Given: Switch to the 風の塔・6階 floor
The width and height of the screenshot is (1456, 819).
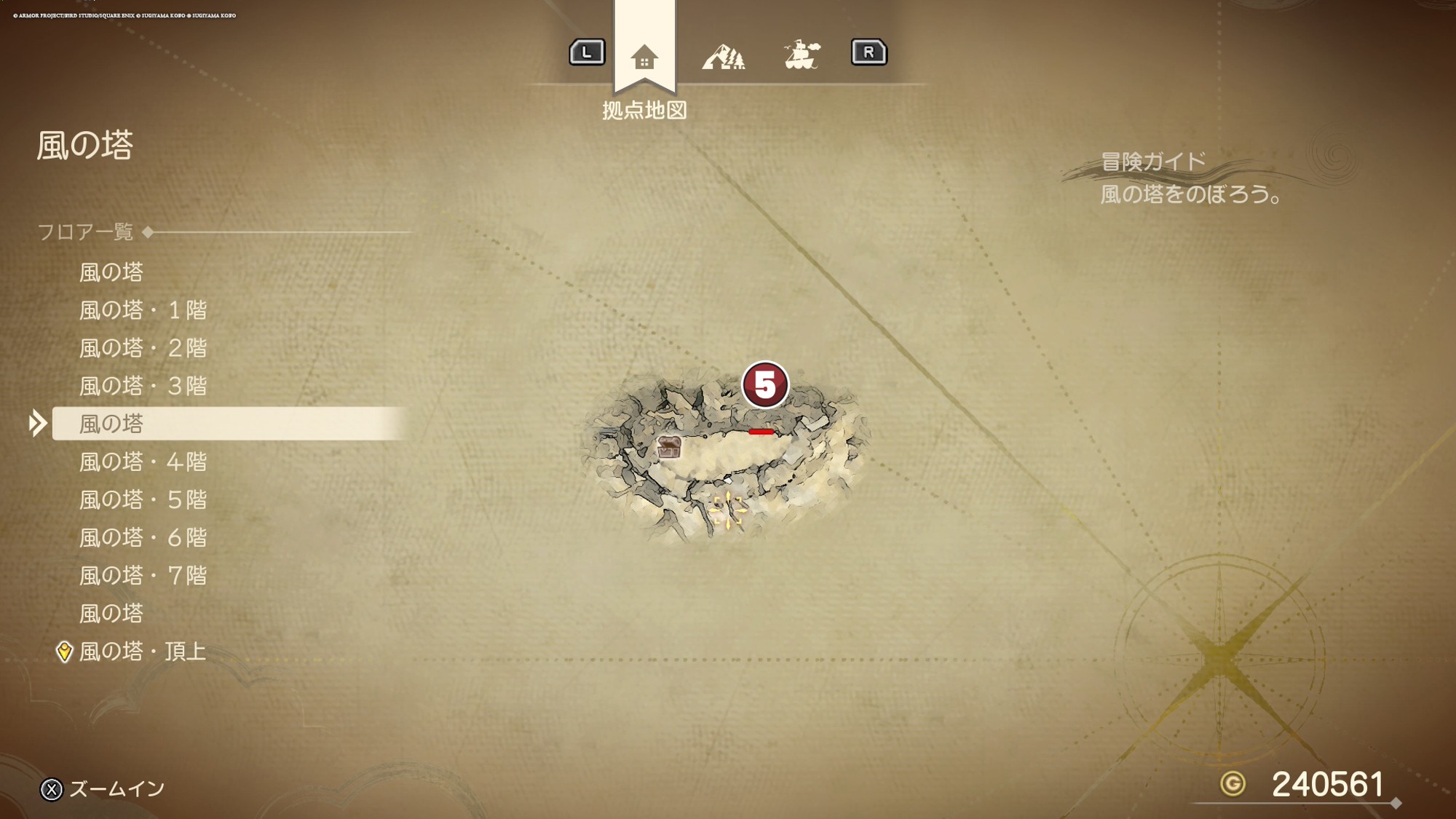Looking at the screenshot, I should point(143,538).
